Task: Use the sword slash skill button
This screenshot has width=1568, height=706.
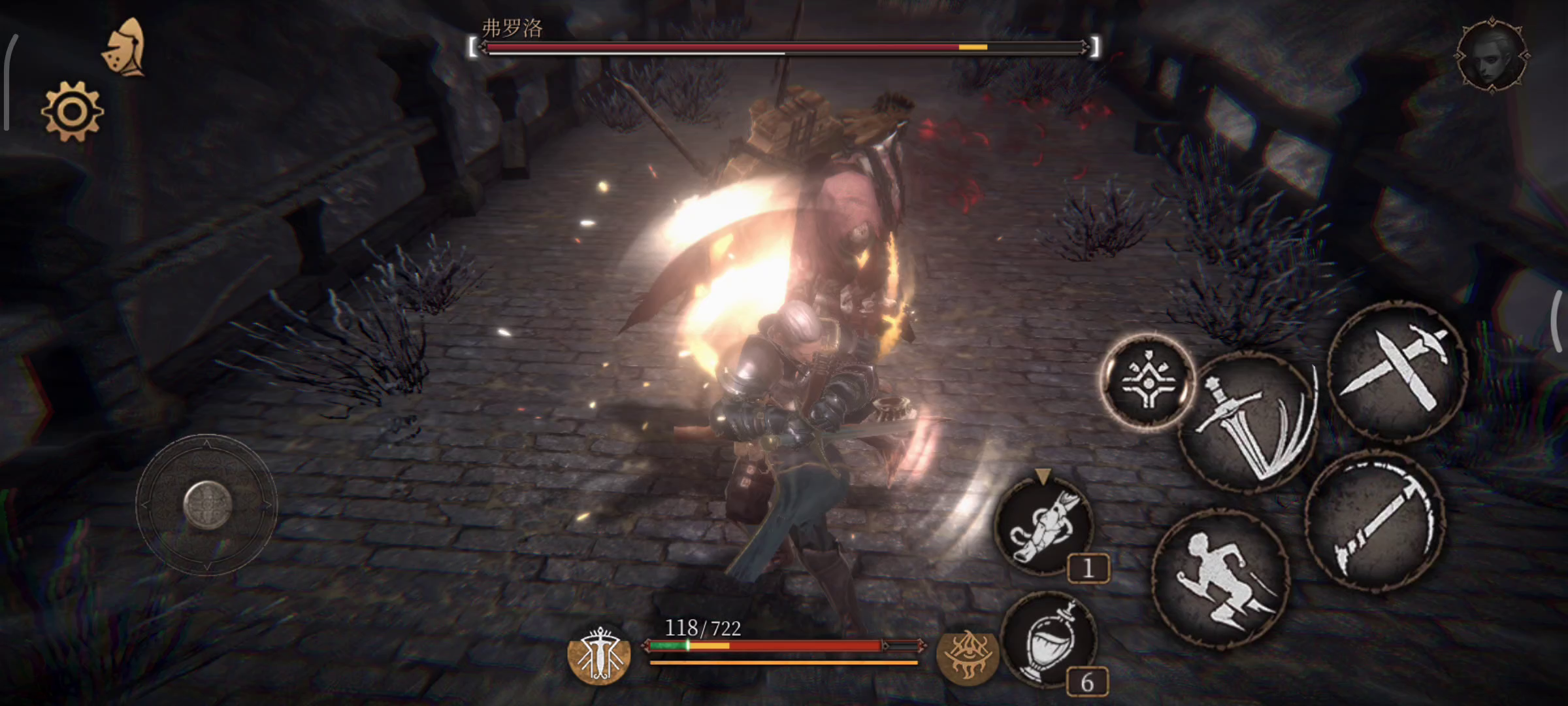Action: tap(1249, 422)
